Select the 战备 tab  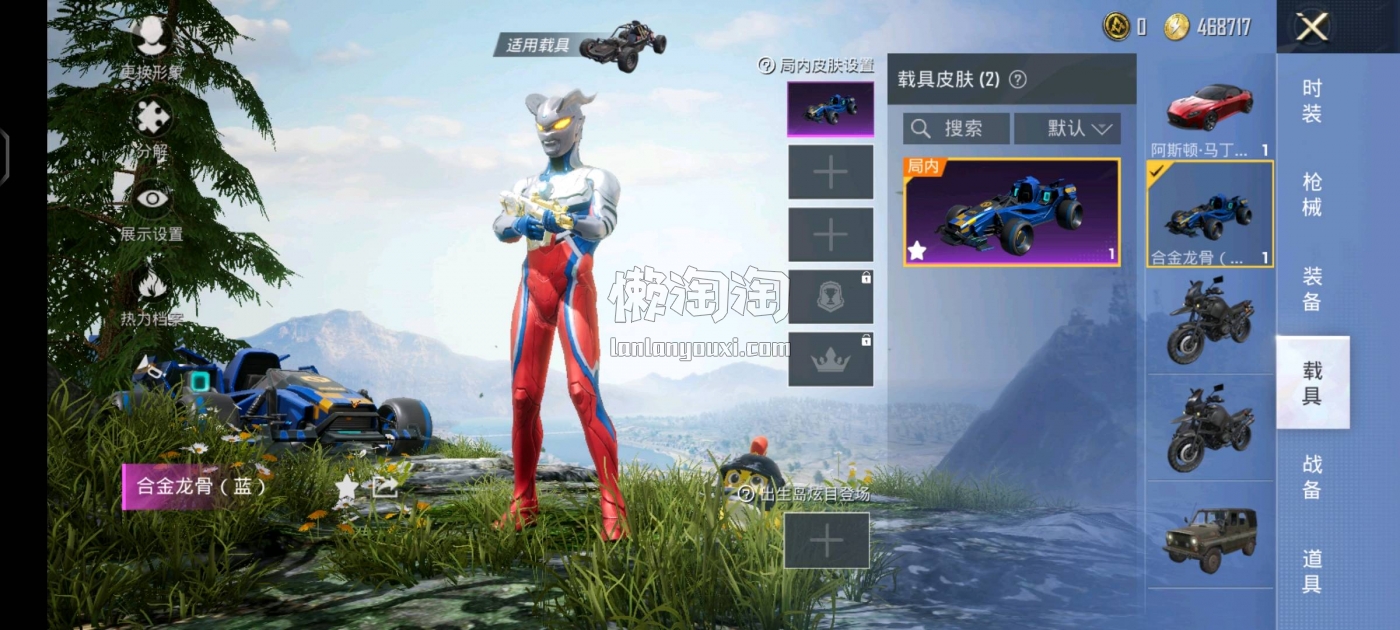1312,477
